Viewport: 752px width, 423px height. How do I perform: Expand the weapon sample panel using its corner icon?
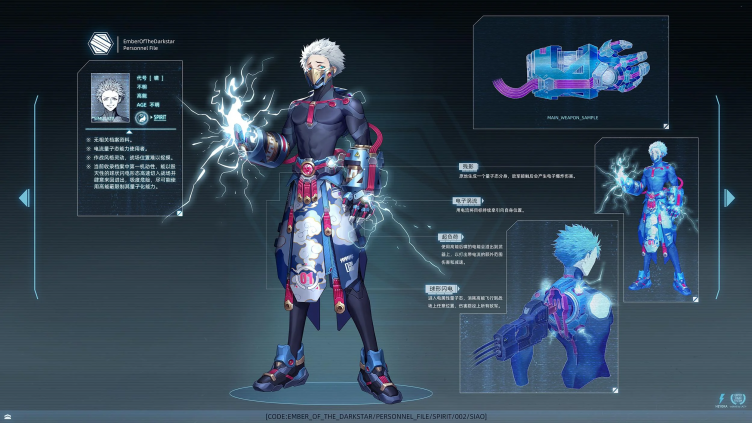667,127
